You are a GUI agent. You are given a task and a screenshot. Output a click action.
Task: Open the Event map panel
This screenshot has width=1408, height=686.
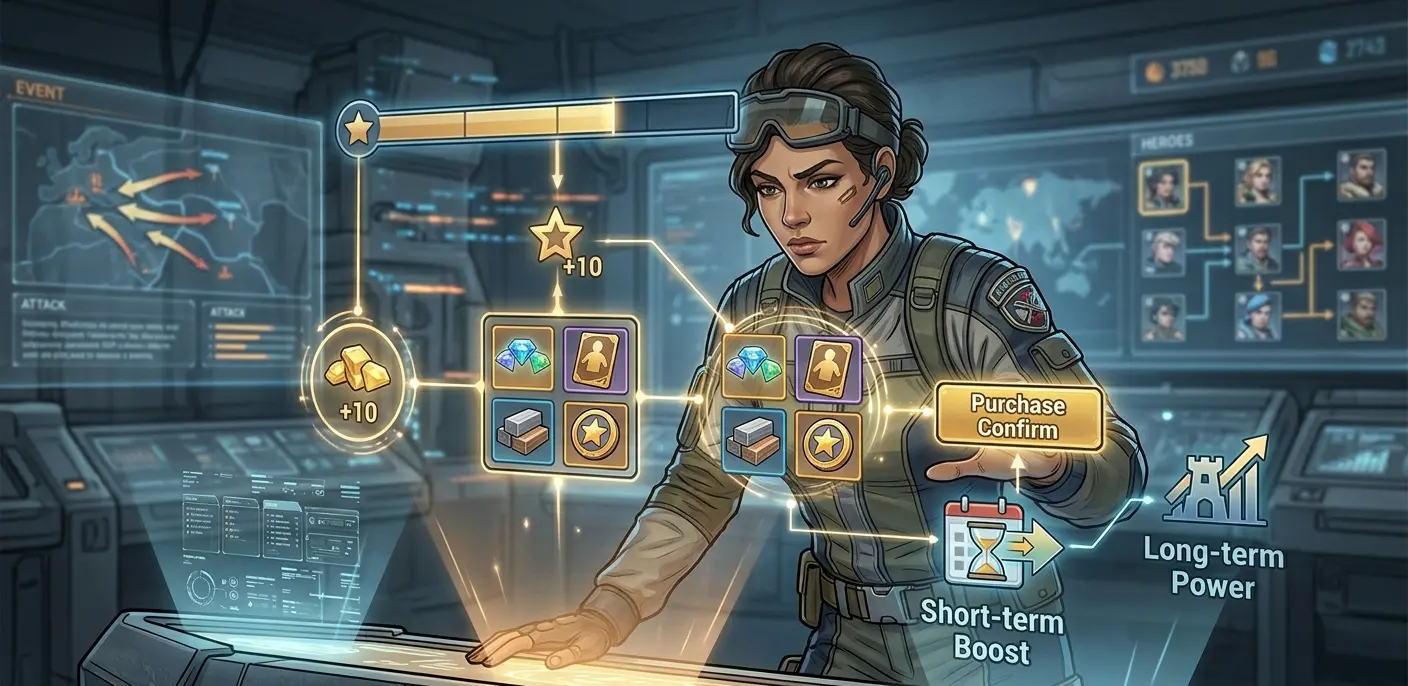tap(160, 186)
